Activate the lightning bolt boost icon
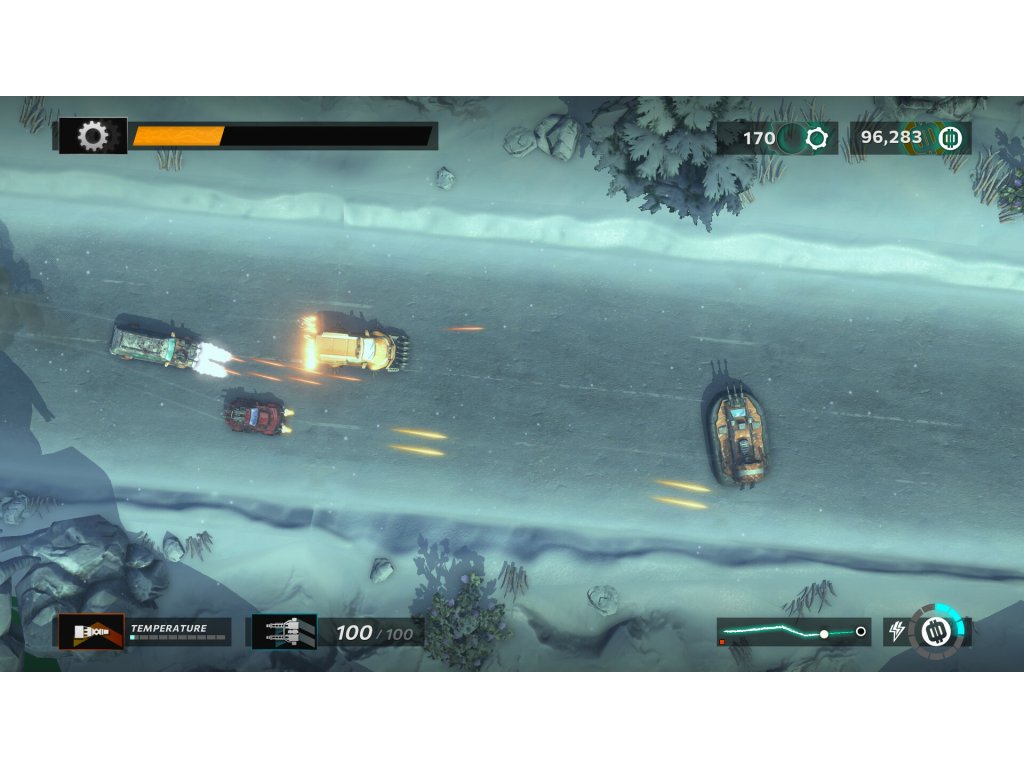 click(897, 632)
